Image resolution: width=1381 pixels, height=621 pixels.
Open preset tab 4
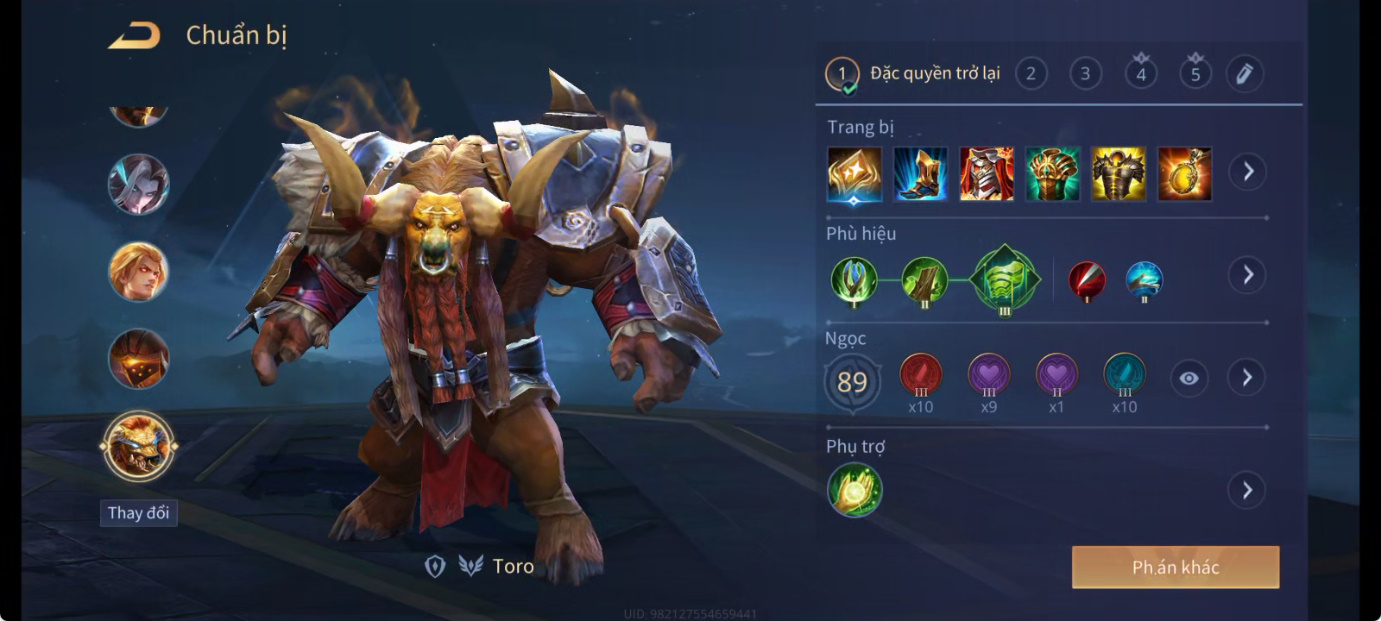tap(1140, 73)
